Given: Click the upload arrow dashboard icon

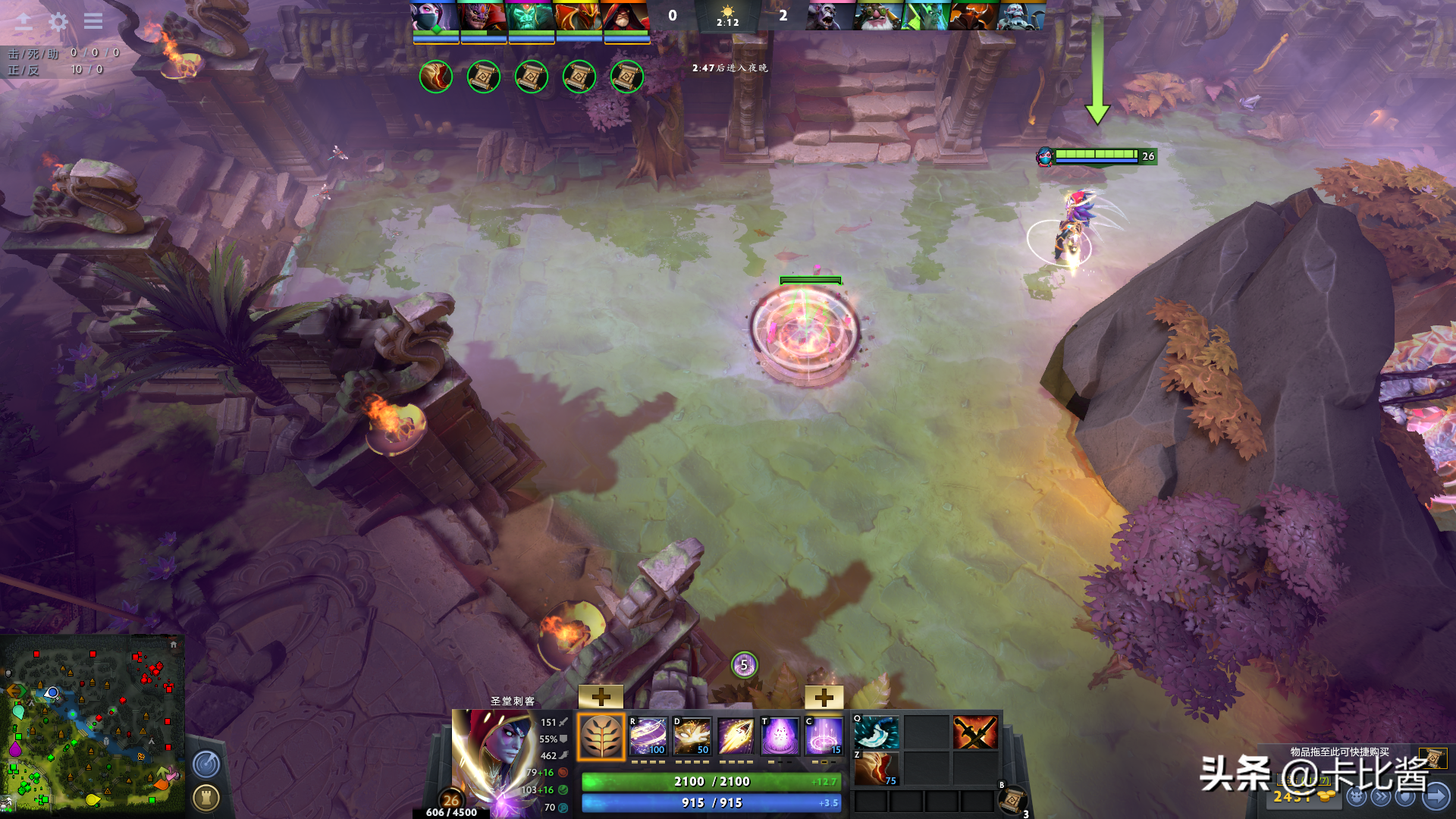Looking at the screenshot, I should click(24, 21).
